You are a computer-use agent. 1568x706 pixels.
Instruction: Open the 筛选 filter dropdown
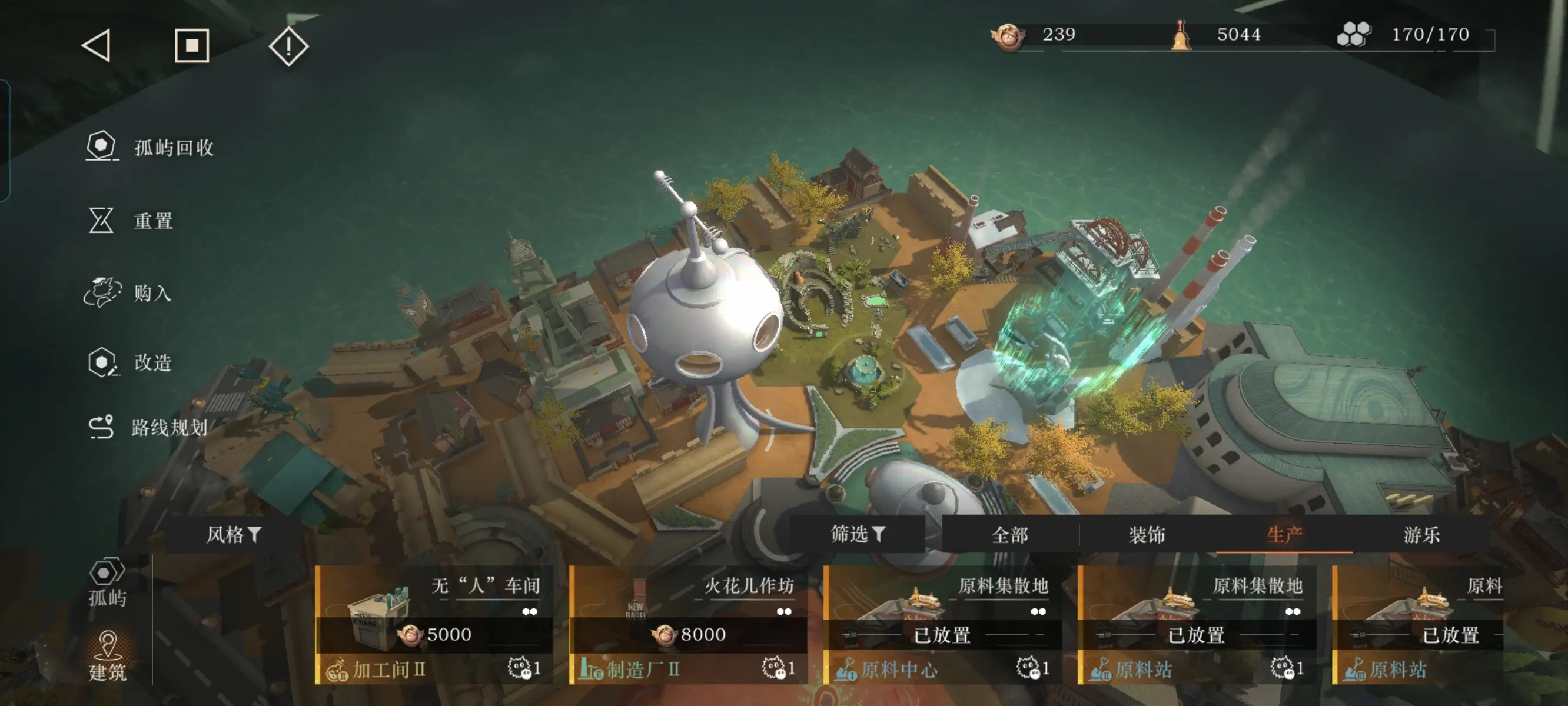pyautogui.click(x=857, y=534)
